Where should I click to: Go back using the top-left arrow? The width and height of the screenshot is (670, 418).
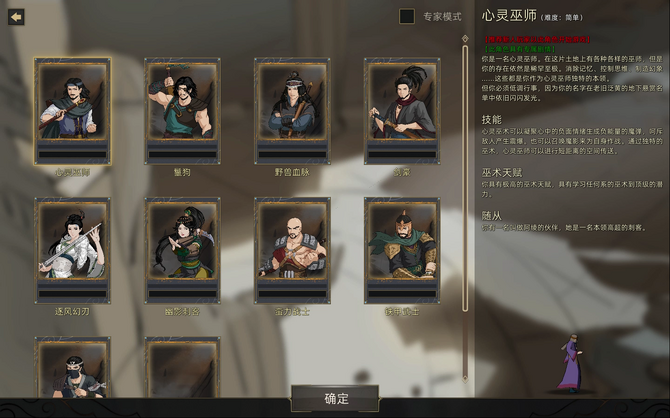click(x=16, y=17)
